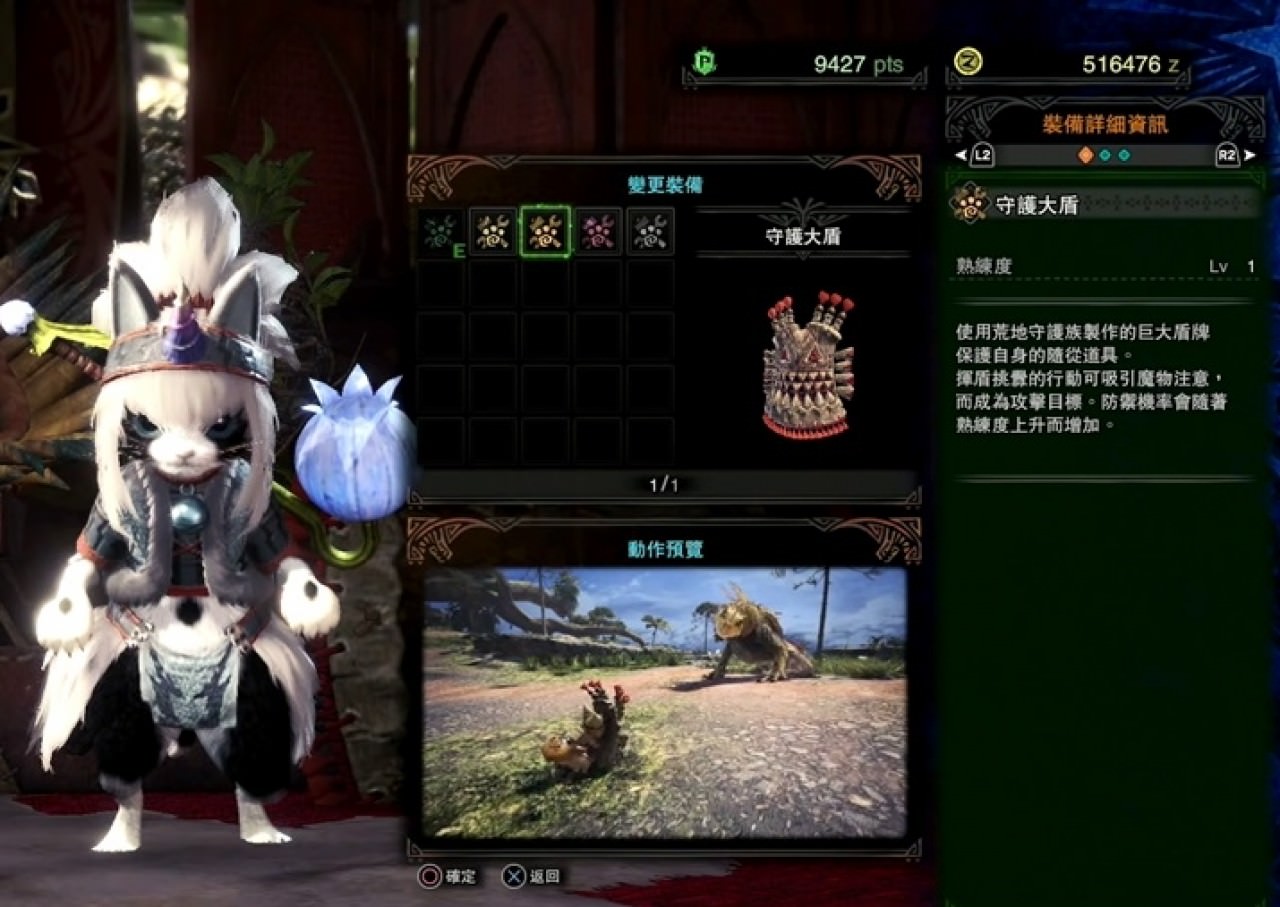Click the orange diamond page indicator
Viewport: 1280px width, 907px height.
tap(1085, 155)
